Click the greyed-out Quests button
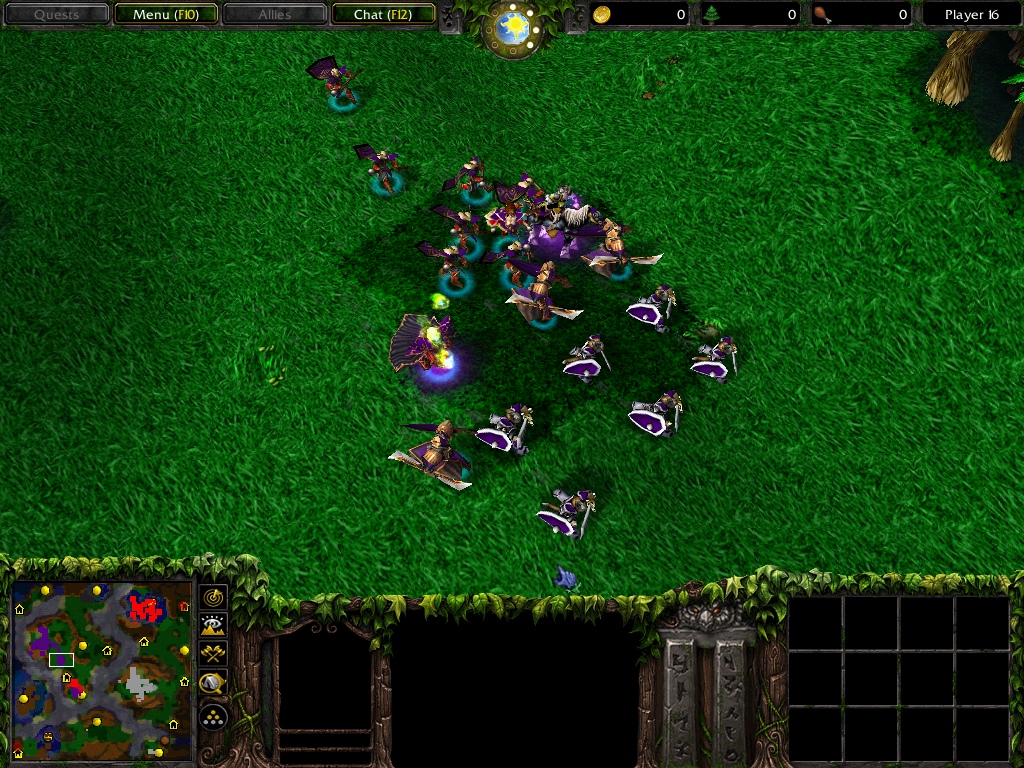This screenshot has height=768, width=1024. [56, 15]
